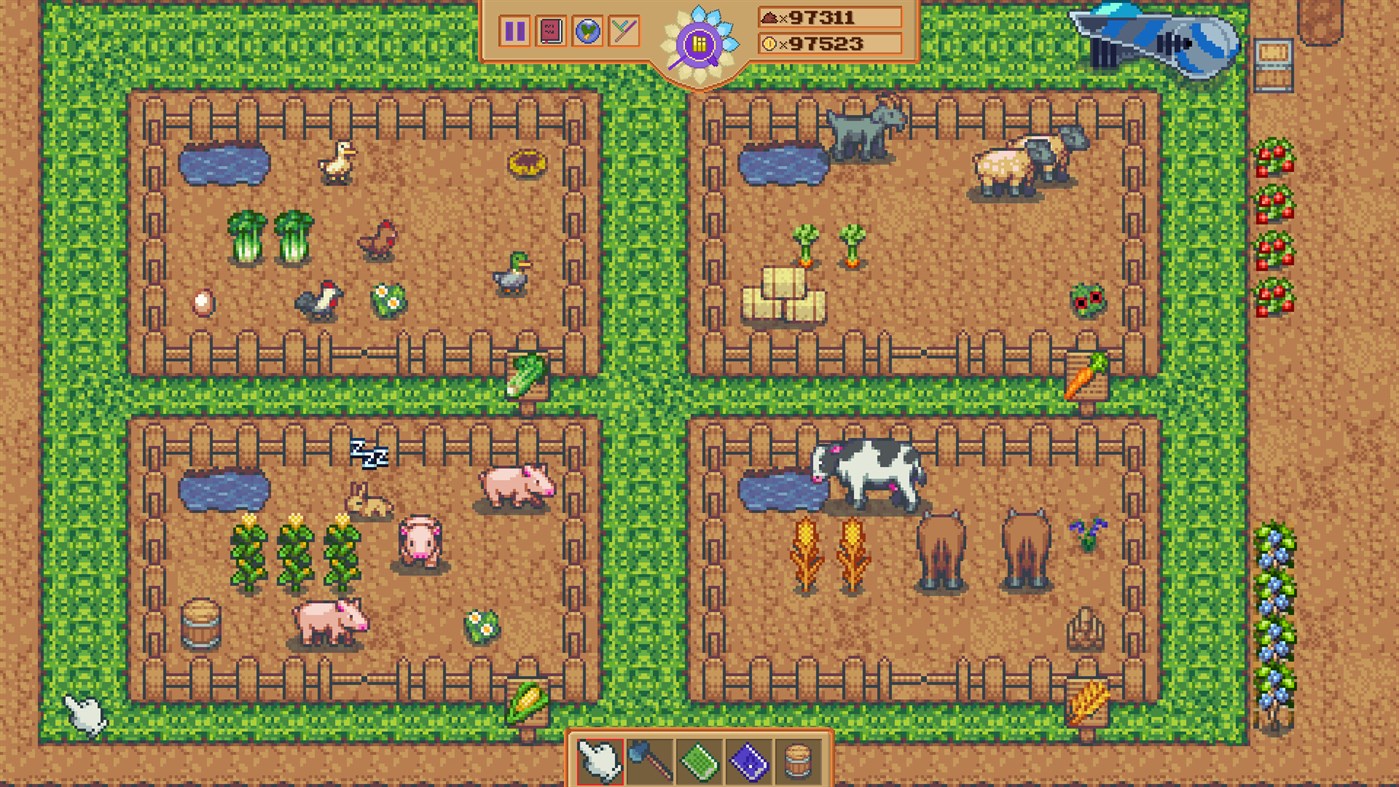Viewport: 1399px width, 787px height.
Task: Select the carrot signpost on the top-right pen
Action: click(x=1087, y=375)
